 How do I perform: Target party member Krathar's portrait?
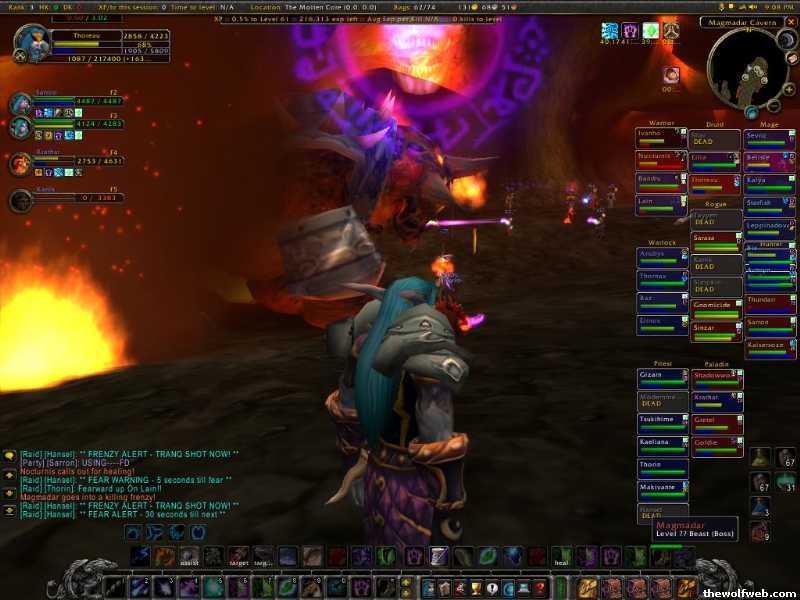pyautogui.click(x=22, y=164)
